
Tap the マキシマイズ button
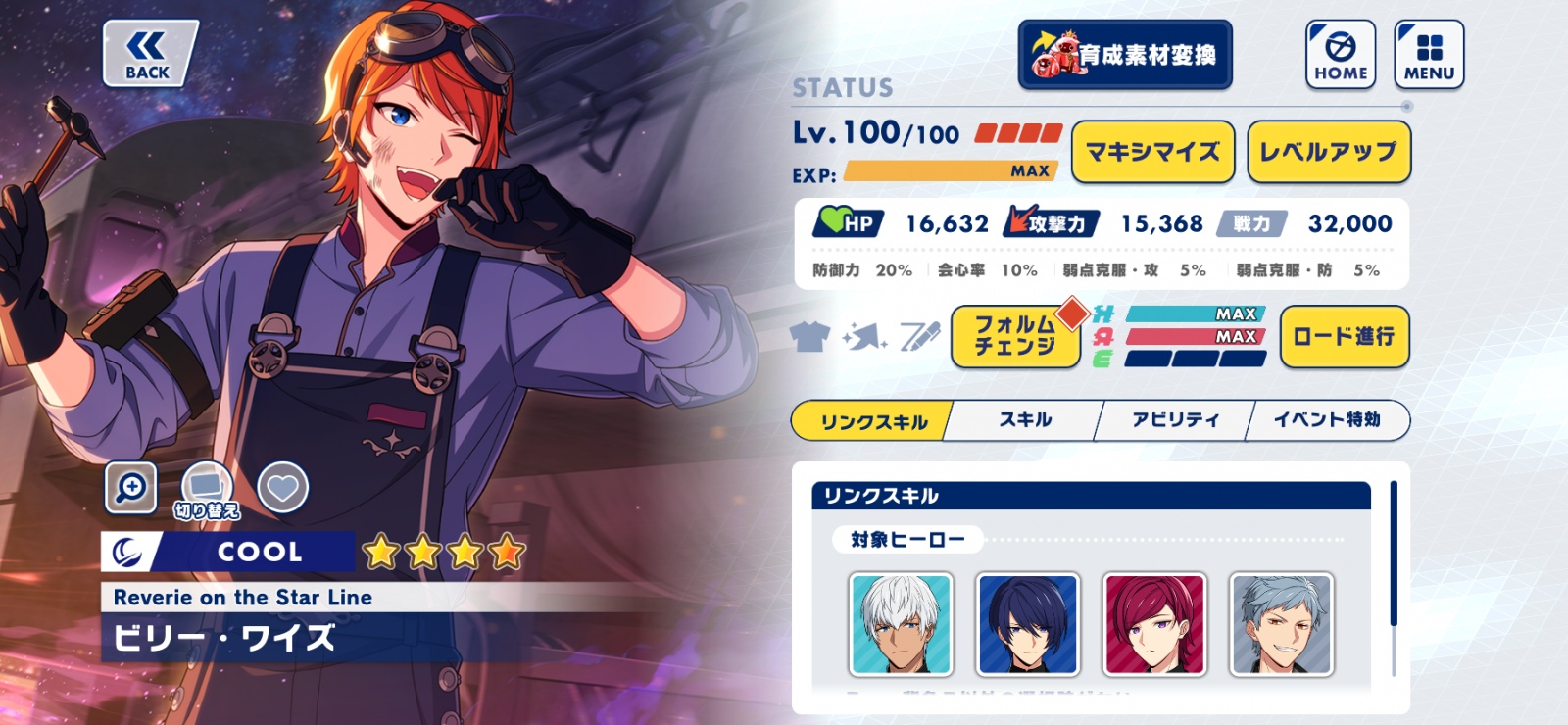point(1152,152)
